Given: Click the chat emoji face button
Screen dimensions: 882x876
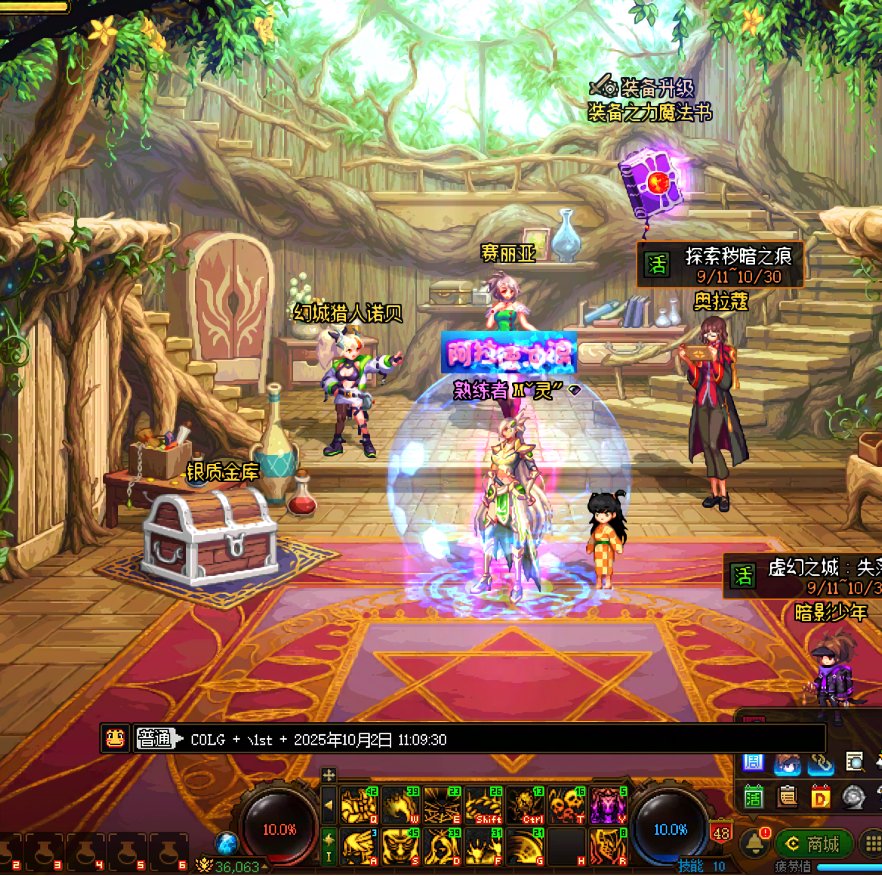Looking at the screenshot, I should pos(115,739).
